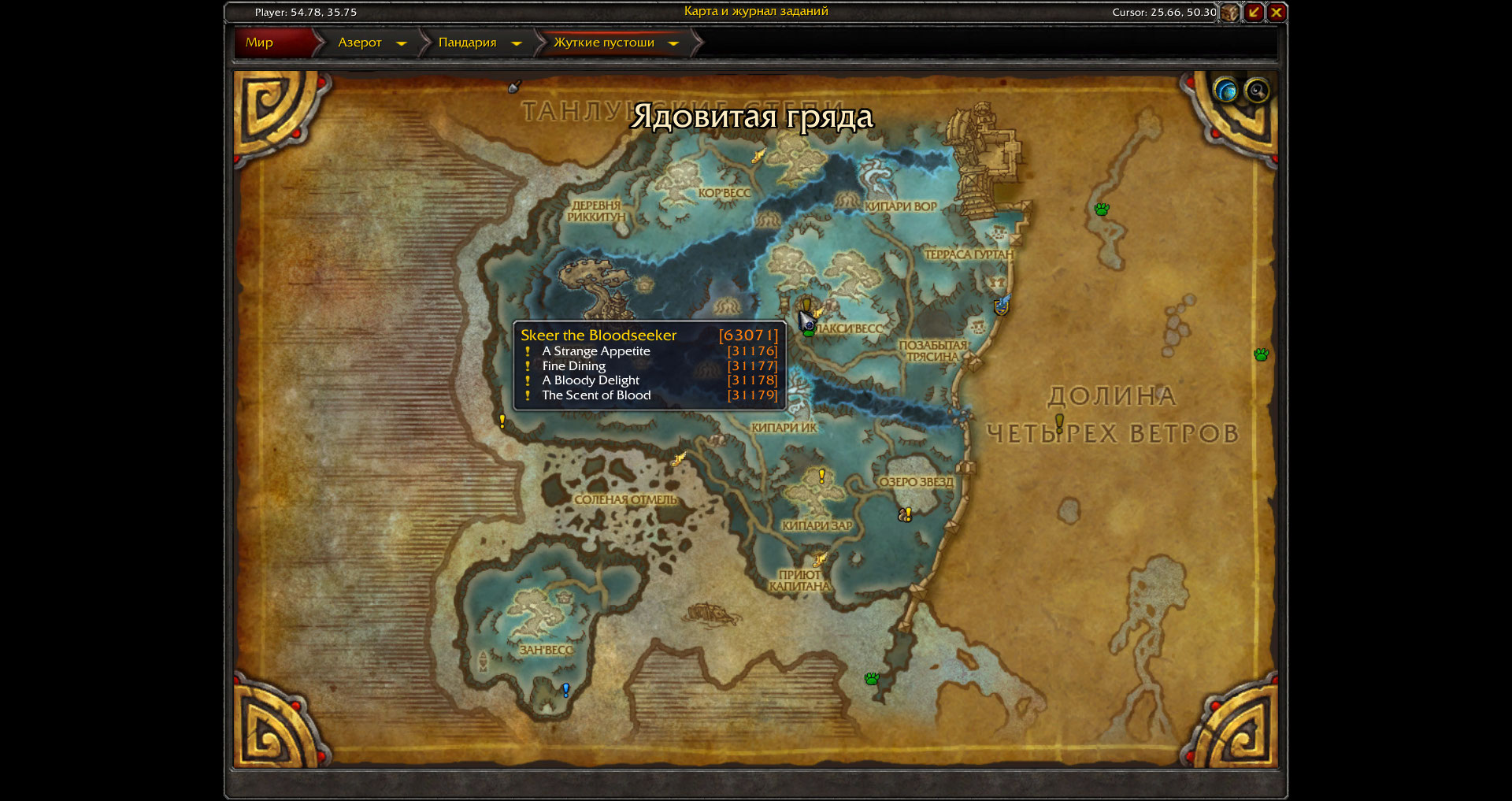Screen dimensions: 1512x801
Task: Select the green paw marker near map bottom
Action: click(x=872, y=678)
